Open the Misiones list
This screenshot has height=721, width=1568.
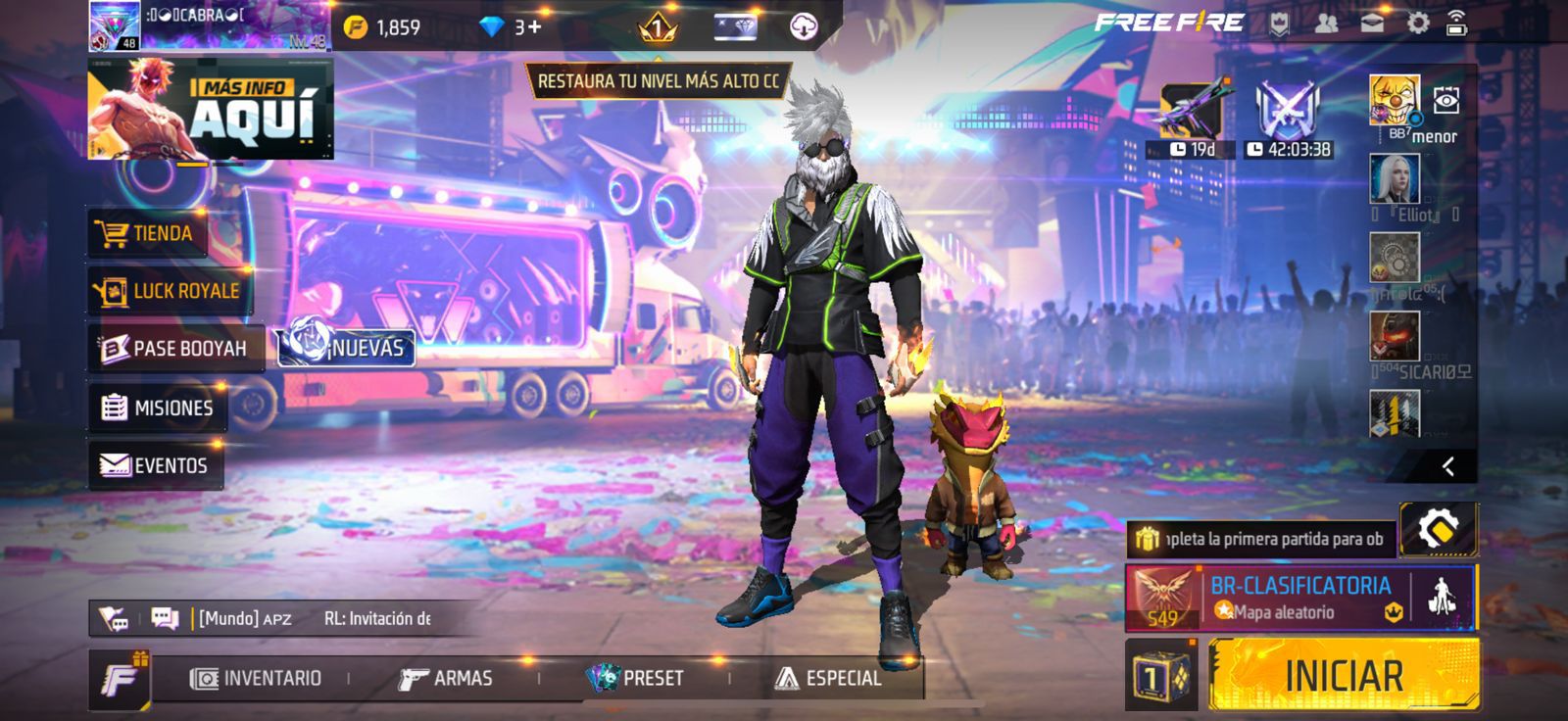point(158,408)
